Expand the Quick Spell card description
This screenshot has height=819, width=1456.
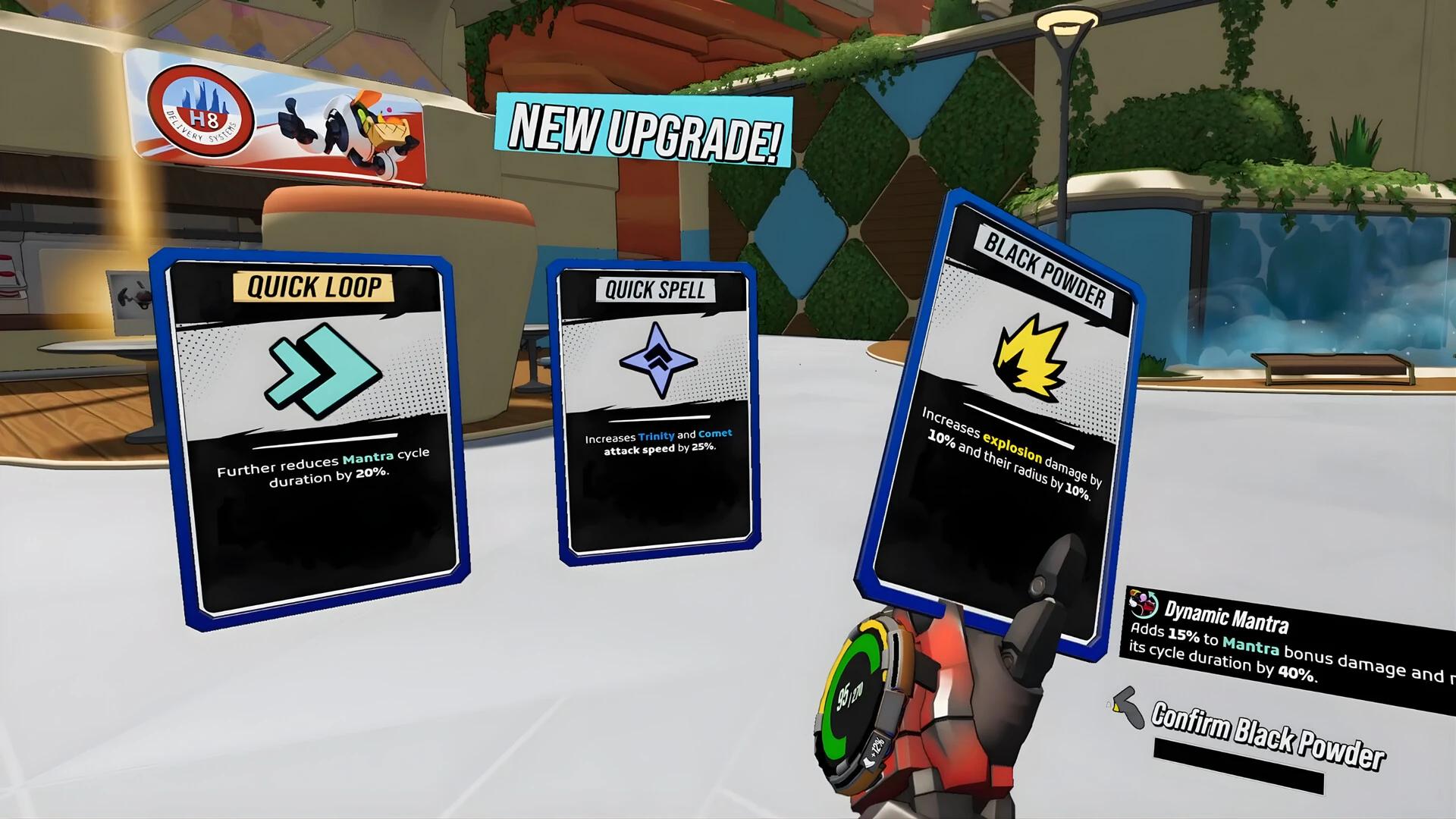pyautogui.click(x=657, y=444)
